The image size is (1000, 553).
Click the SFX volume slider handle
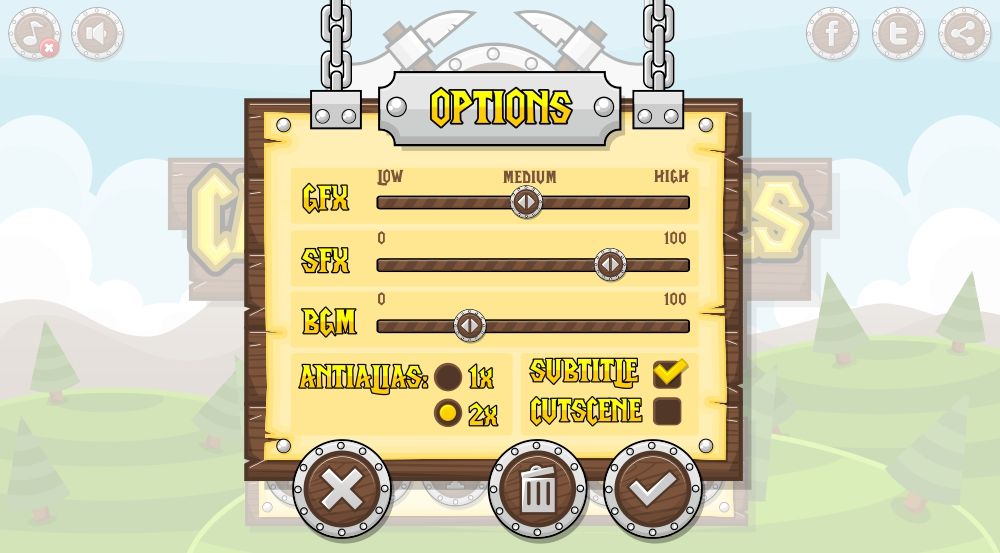(x=610, y=265)
